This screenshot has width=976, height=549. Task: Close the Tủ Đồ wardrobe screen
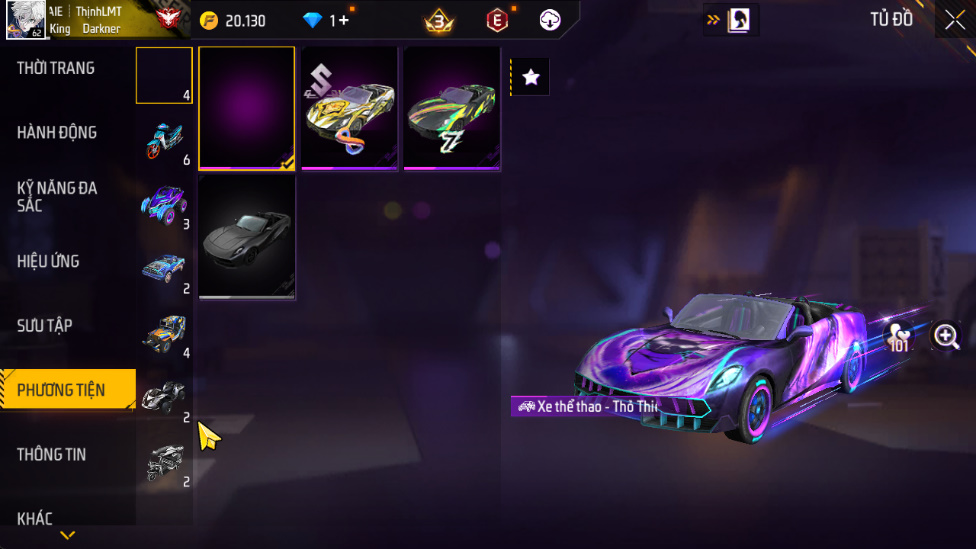tap(954, 20)
